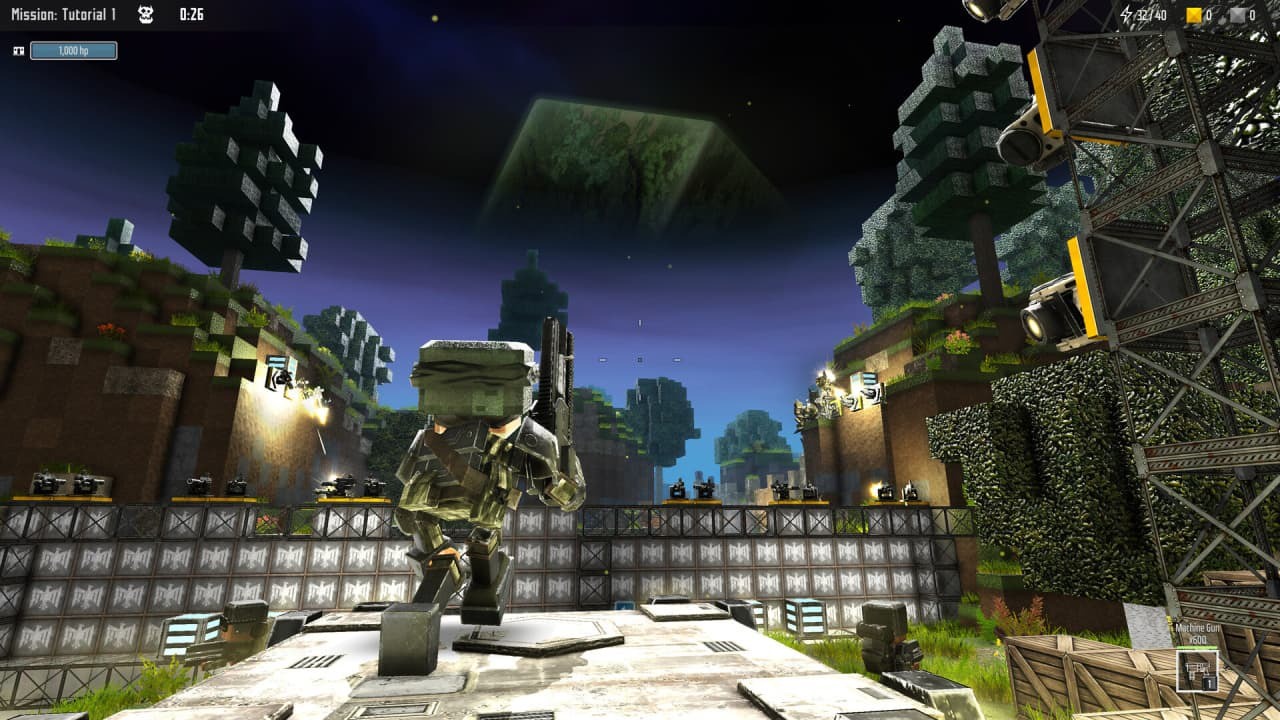1280x720 pixels.
Task: Click the yellow money cube icon
Action: 1193,15
